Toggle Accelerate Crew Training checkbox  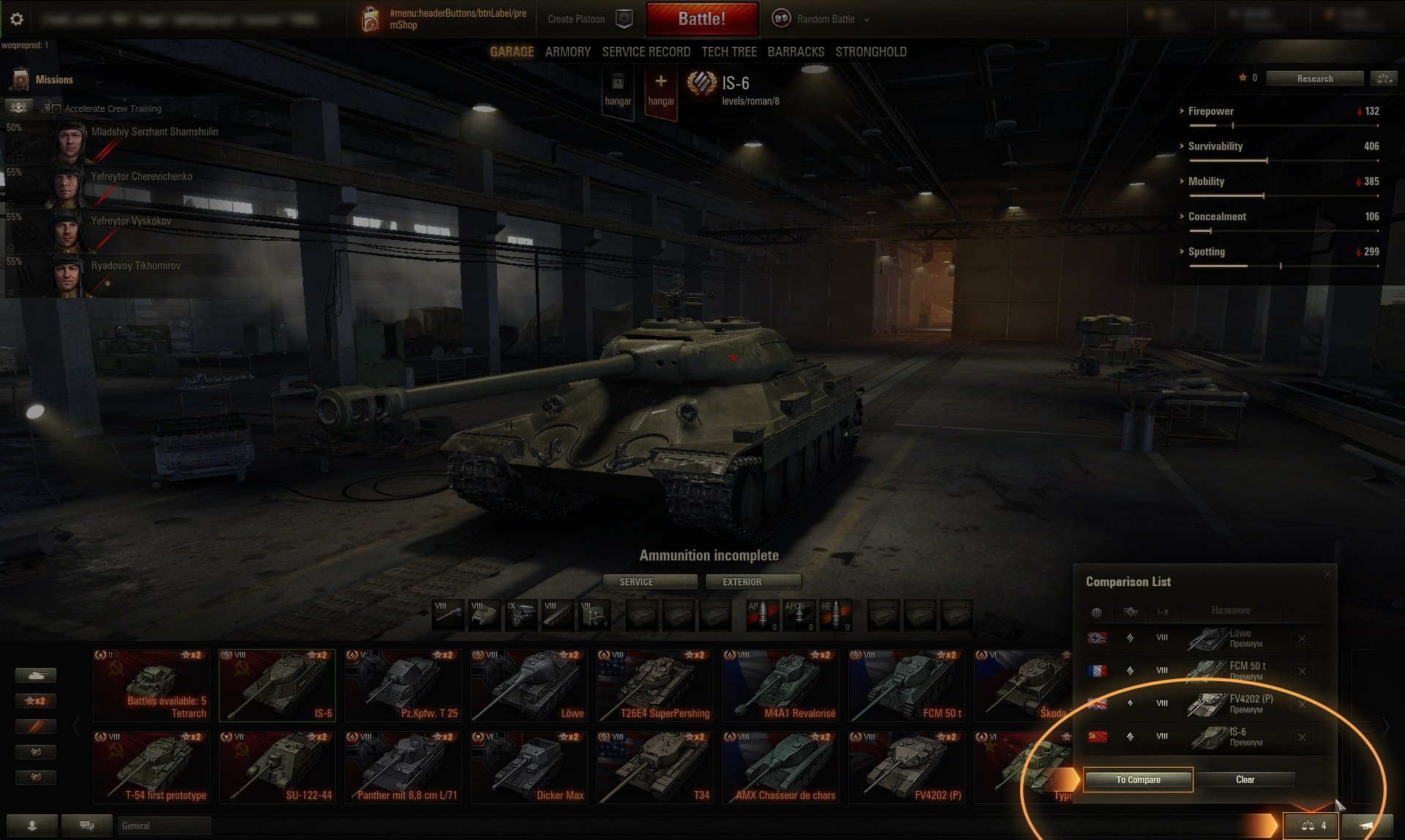56,109
